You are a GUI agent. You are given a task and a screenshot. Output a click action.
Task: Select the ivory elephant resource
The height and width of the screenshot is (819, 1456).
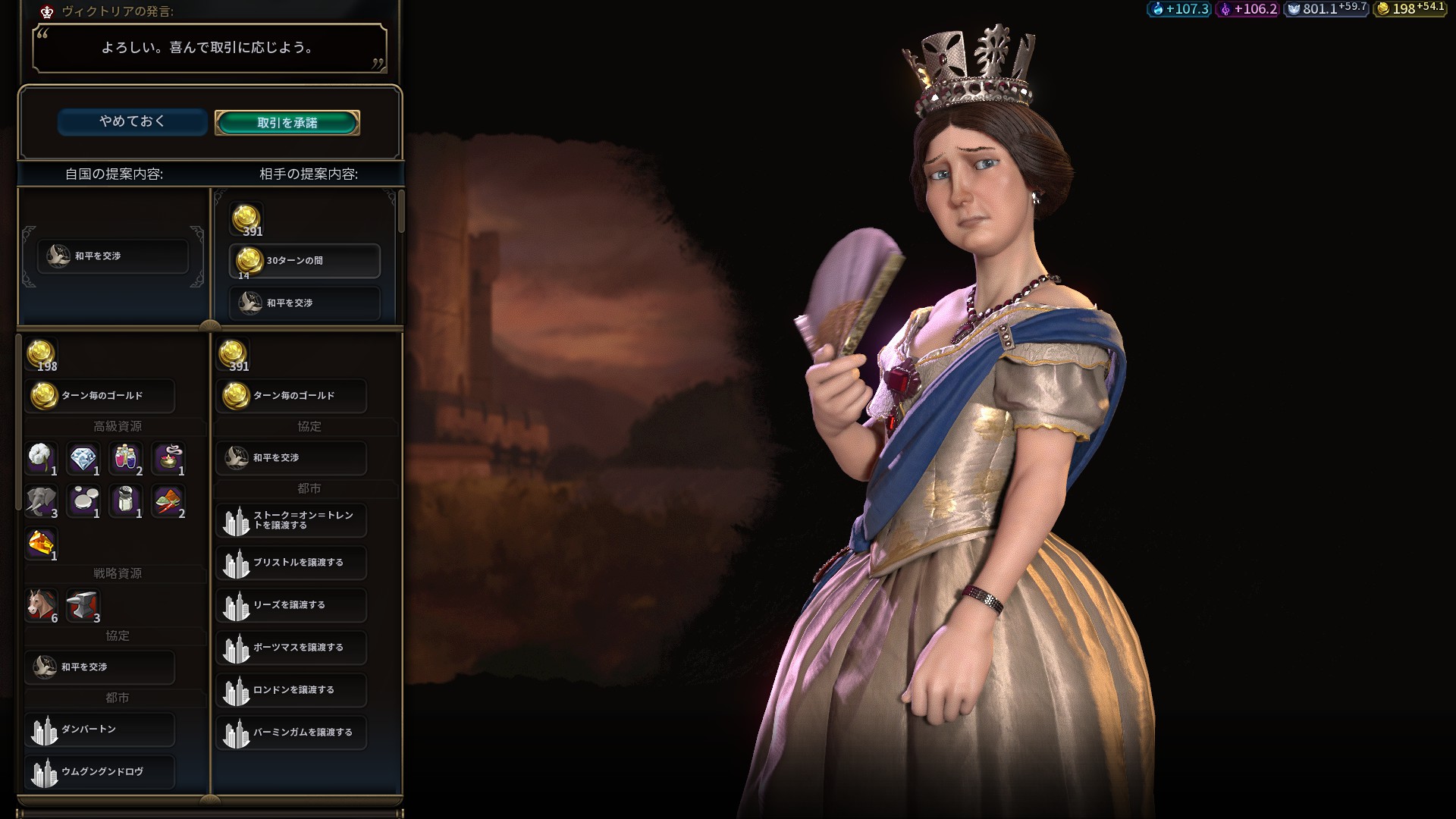tap(42, 501)
